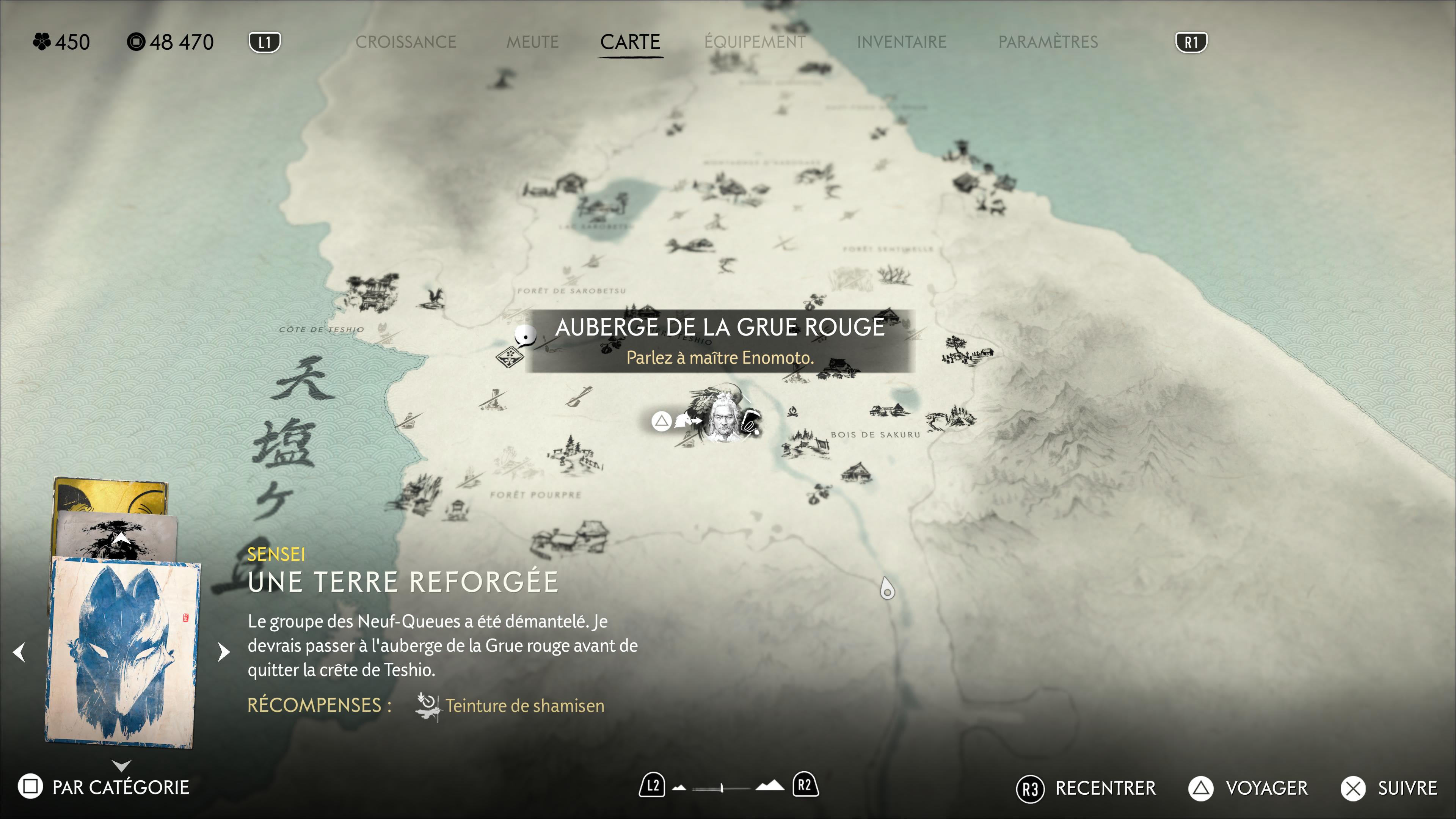Show the Paramètres tab
The width and height of the screenshot is (1456, 819).
coord(1048,42)
